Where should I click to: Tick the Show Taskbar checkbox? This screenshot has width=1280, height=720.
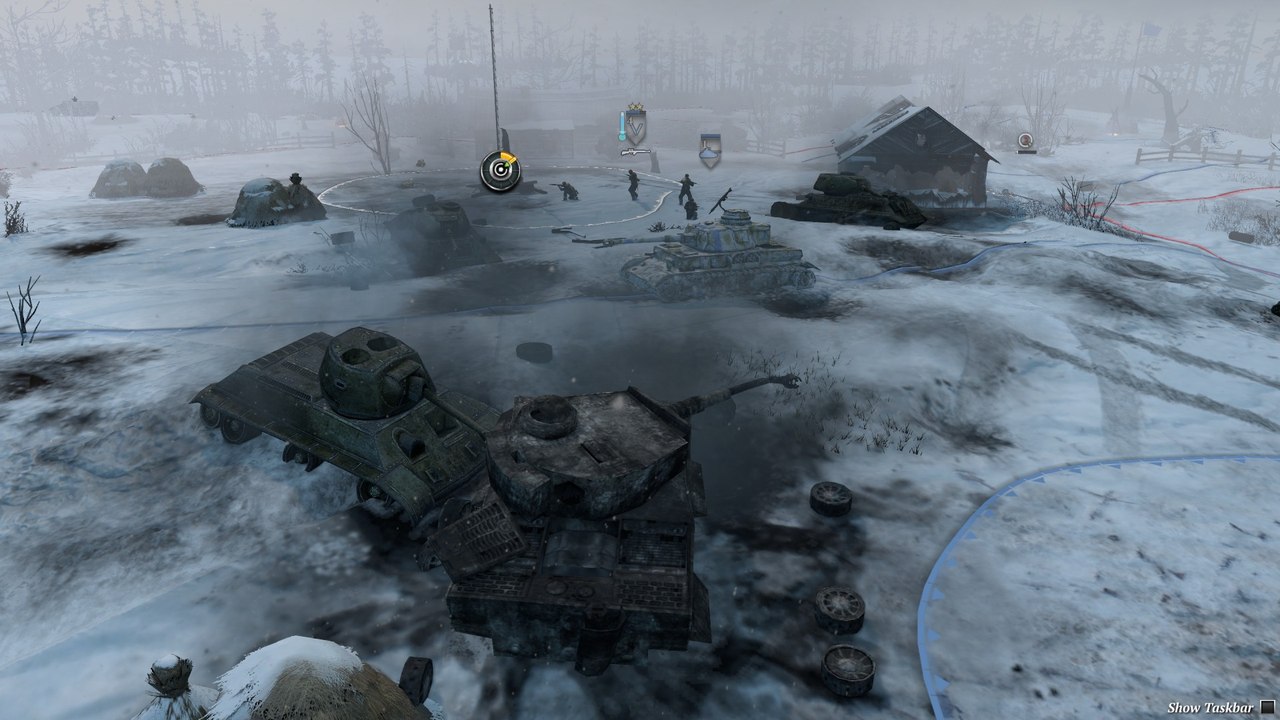tap(1267, 707)
